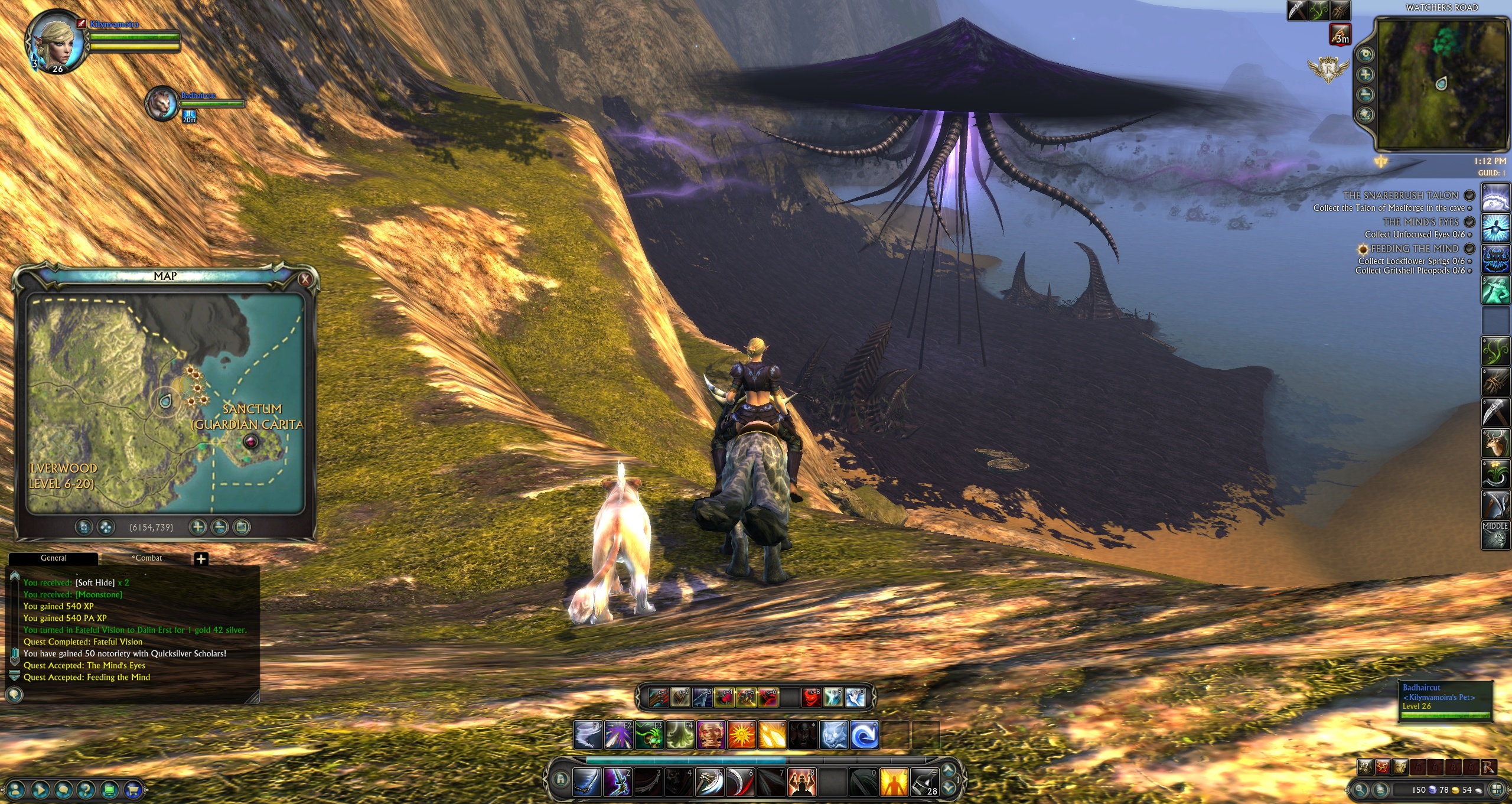Zoom in on the Map window
The image size is (1512, 804).
(x=198, y=527)
